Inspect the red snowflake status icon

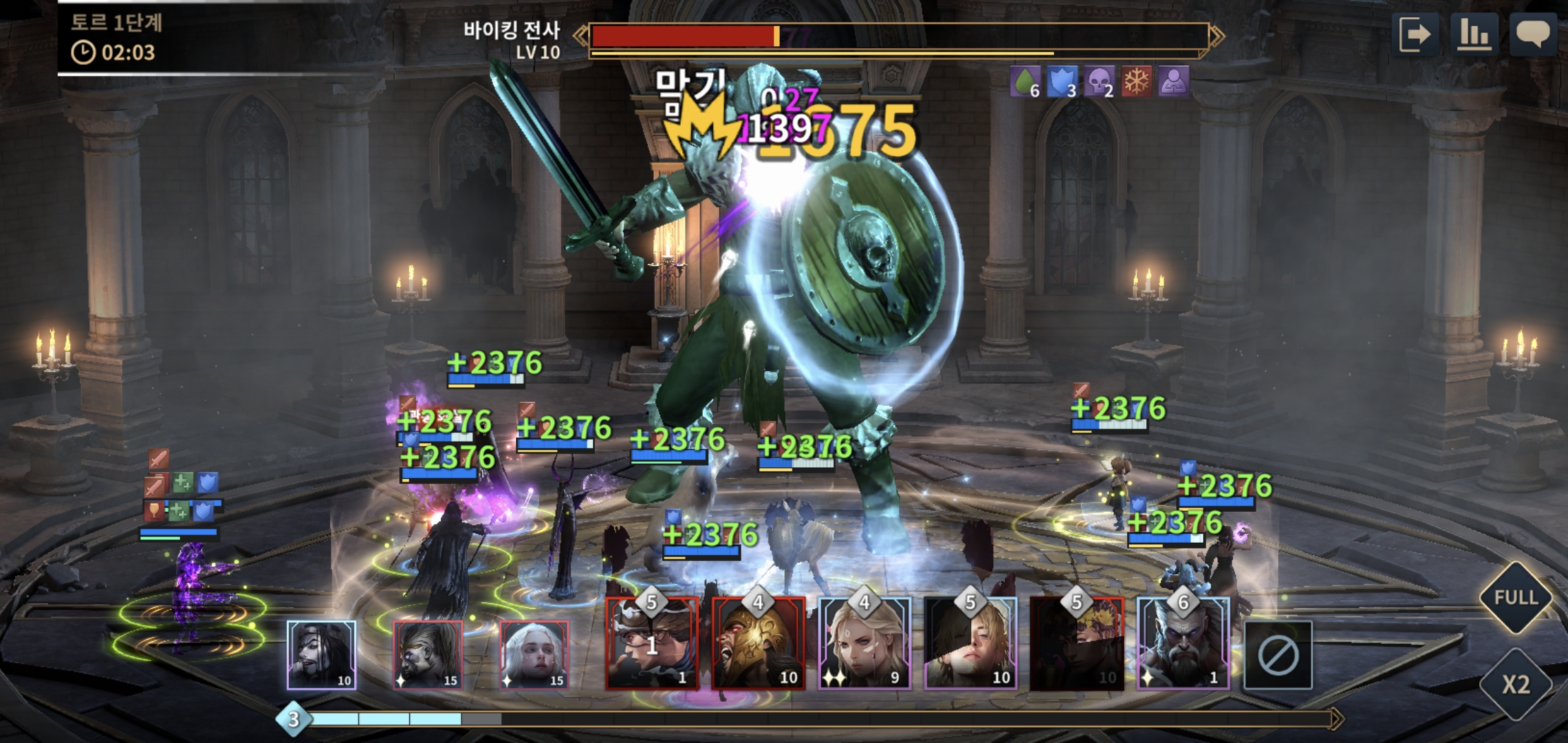[1136, 83]
